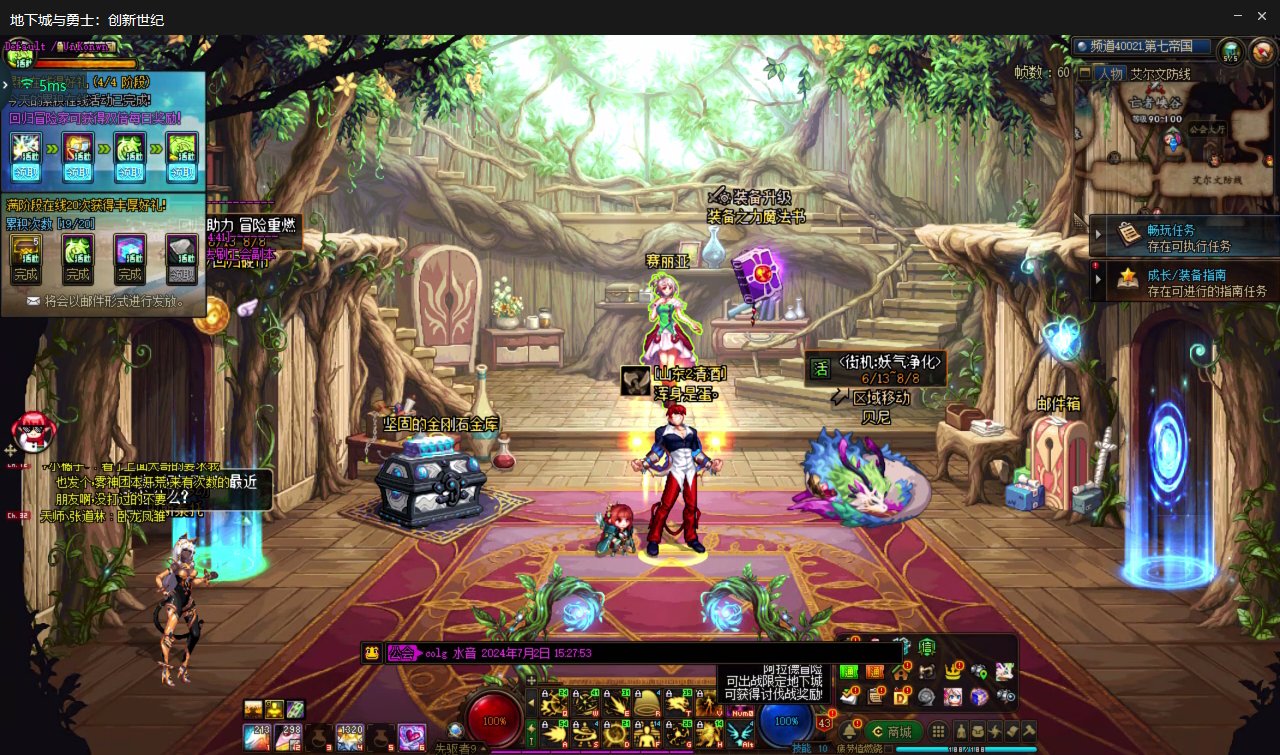Viewport: 1280px width, 755px height.
Task: Click the 公会 guild chat channel tag
Action: tap(403, 653)
